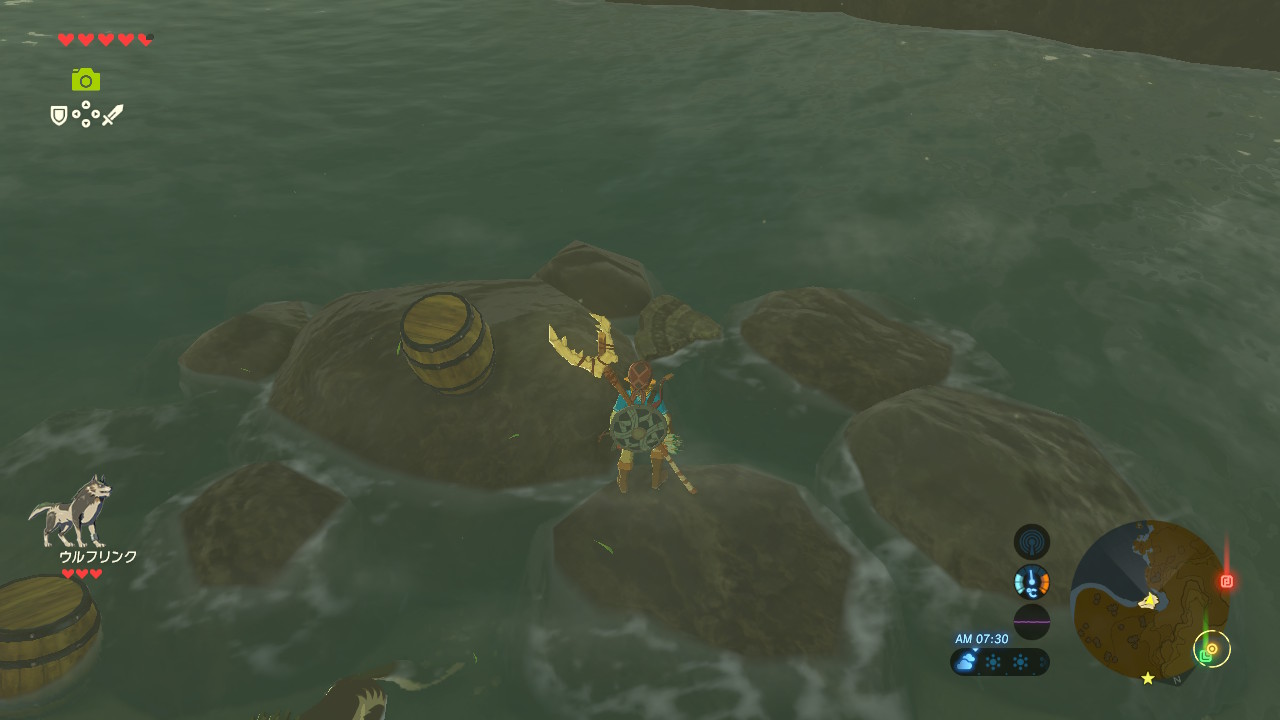Screen dimensions: 1280x720
Task: Click the Wolf Link companion portrait
Action: pos(69,511)
